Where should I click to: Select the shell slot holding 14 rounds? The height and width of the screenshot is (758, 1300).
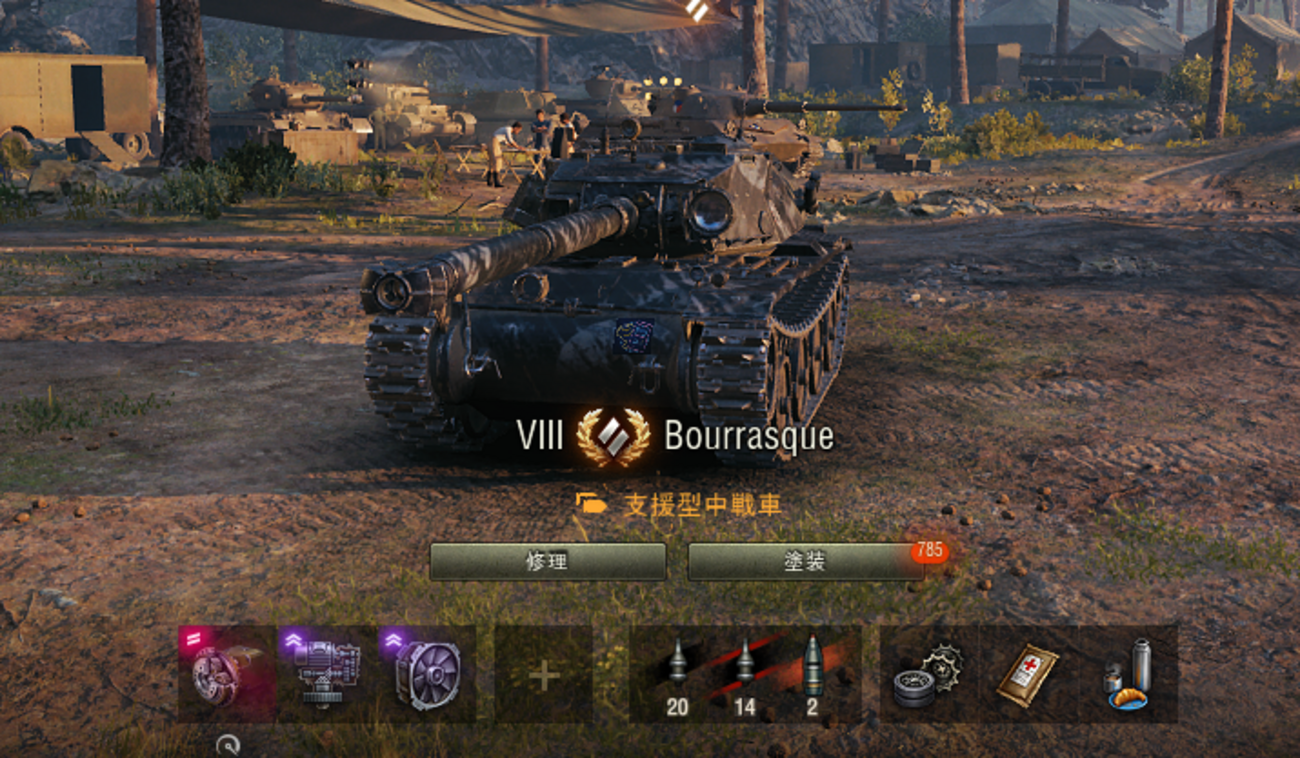tap(745, 674)
